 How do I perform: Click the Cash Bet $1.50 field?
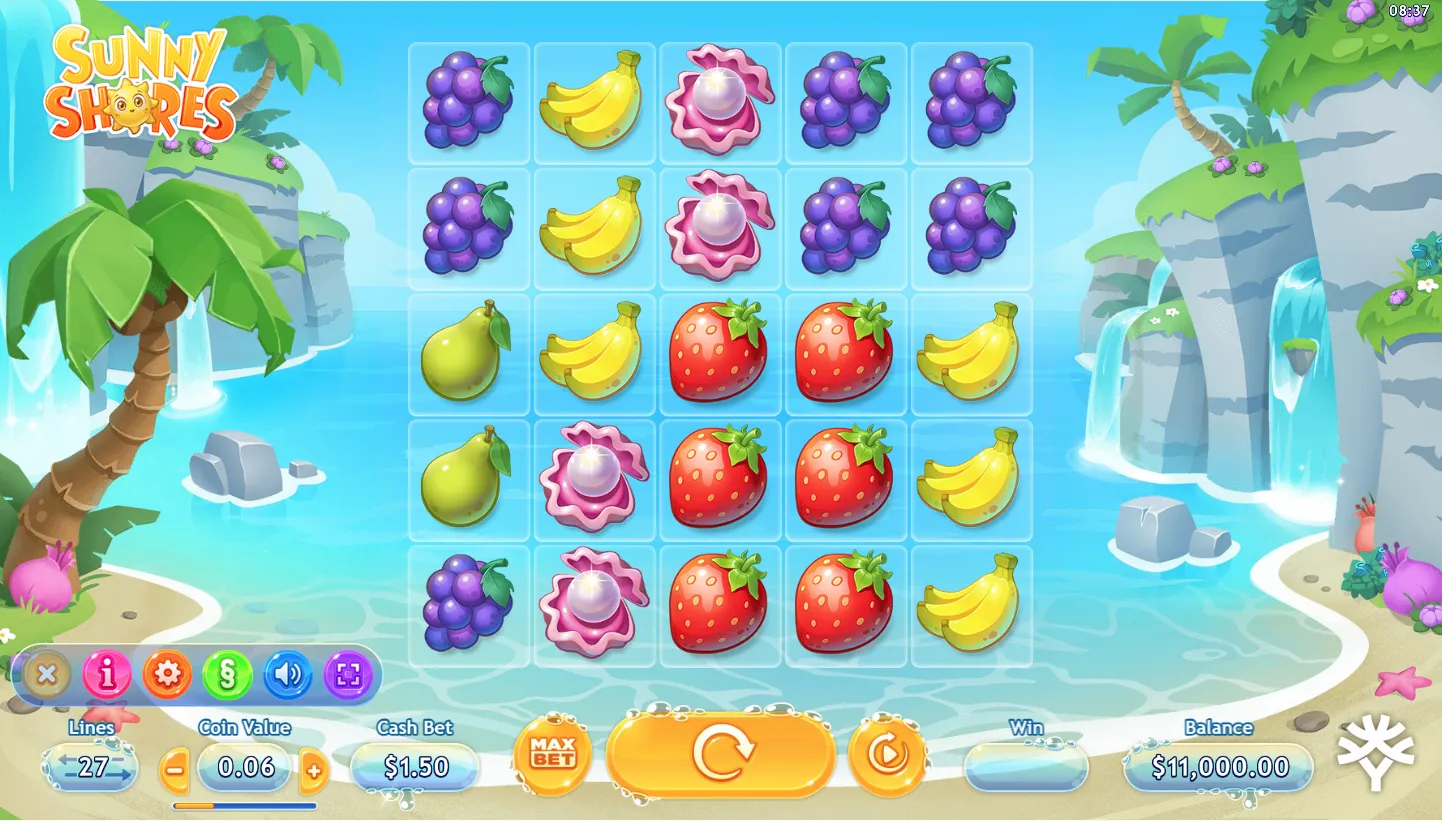tap(416, 767)
